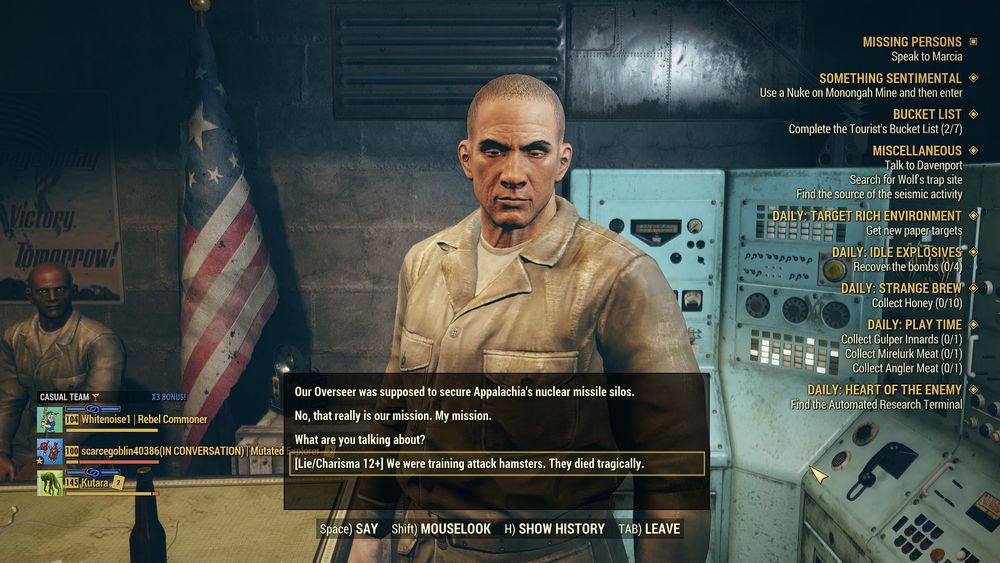Select Daily: Heart of the Enemy quest
The image size is (1000, 563).
884,390
